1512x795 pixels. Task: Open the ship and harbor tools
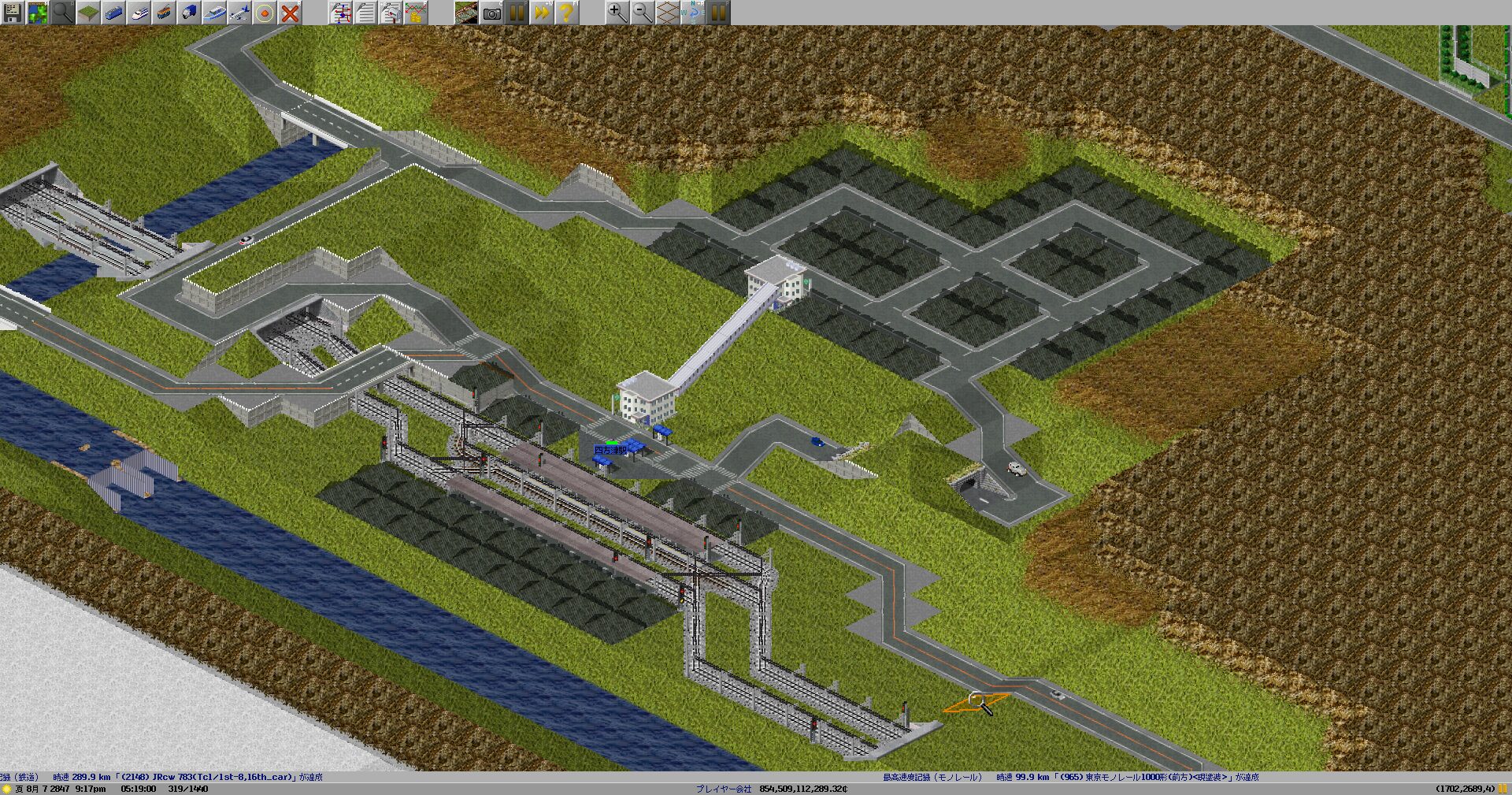214,12
